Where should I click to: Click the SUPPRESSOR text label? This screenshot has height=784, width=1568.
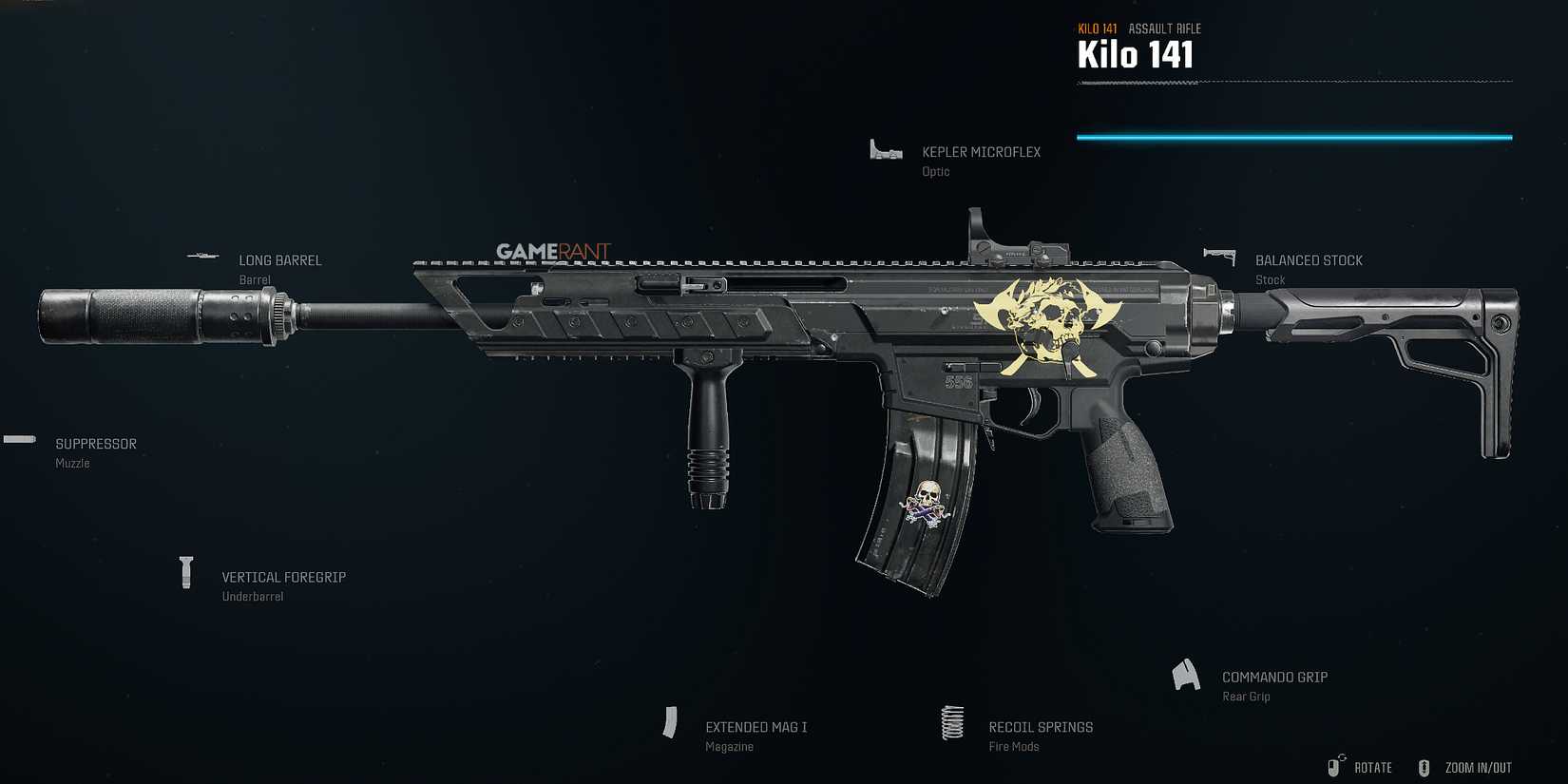click(x=95, y=443)
